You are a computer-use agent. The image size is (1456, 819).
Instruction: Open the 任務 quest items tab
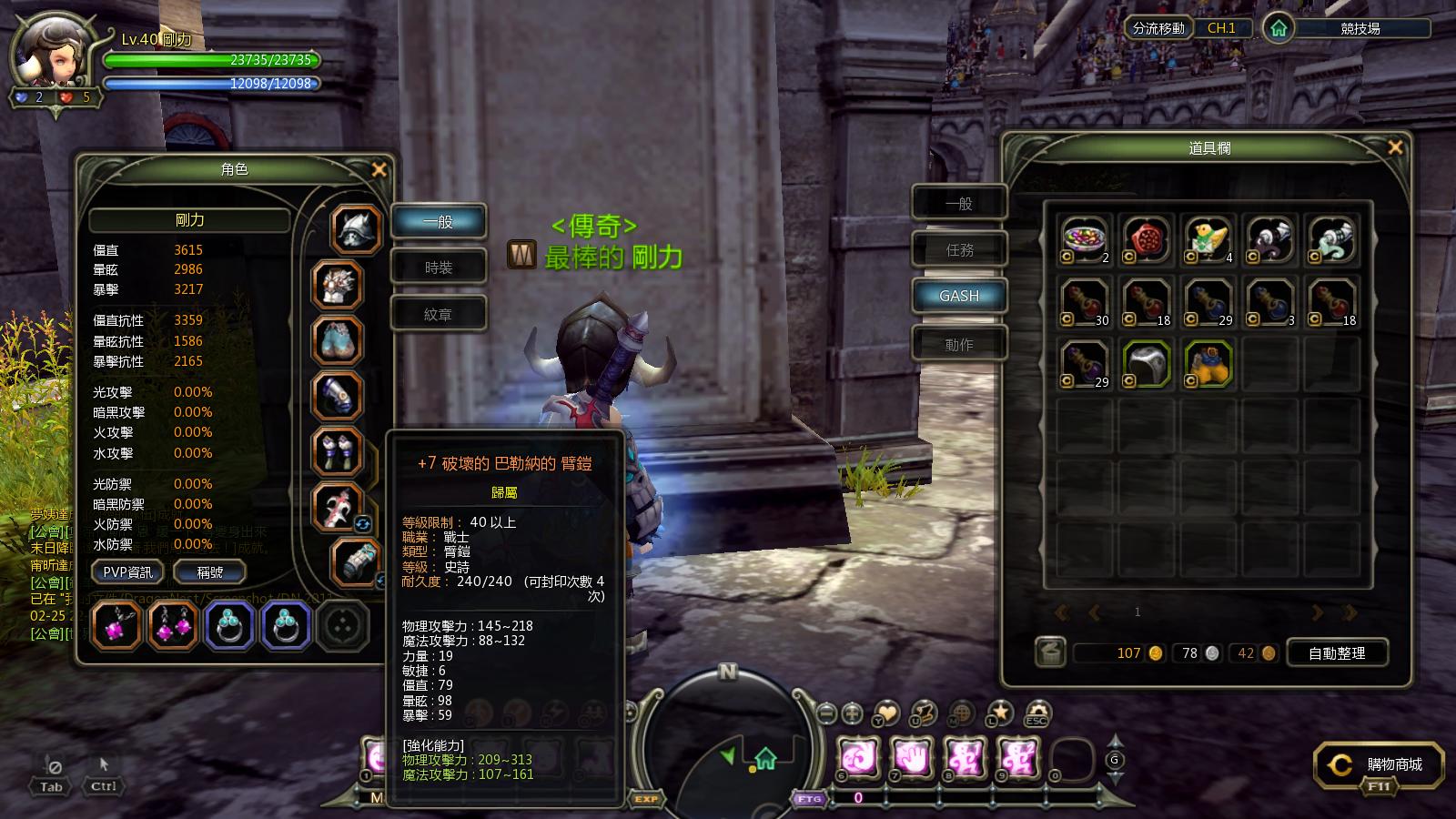pos(959,249)
